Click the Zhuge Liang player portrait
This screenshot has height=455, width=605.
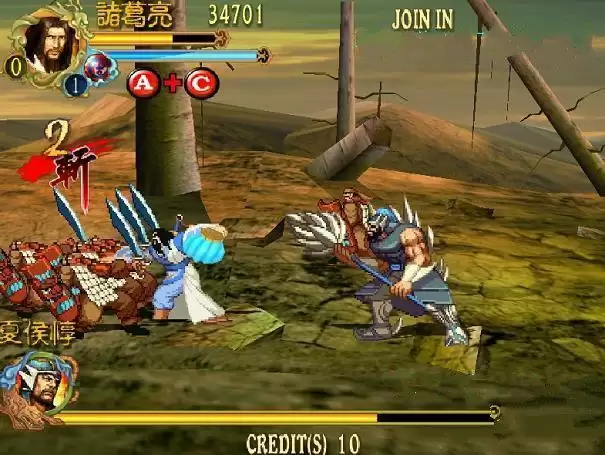[45, 42]
